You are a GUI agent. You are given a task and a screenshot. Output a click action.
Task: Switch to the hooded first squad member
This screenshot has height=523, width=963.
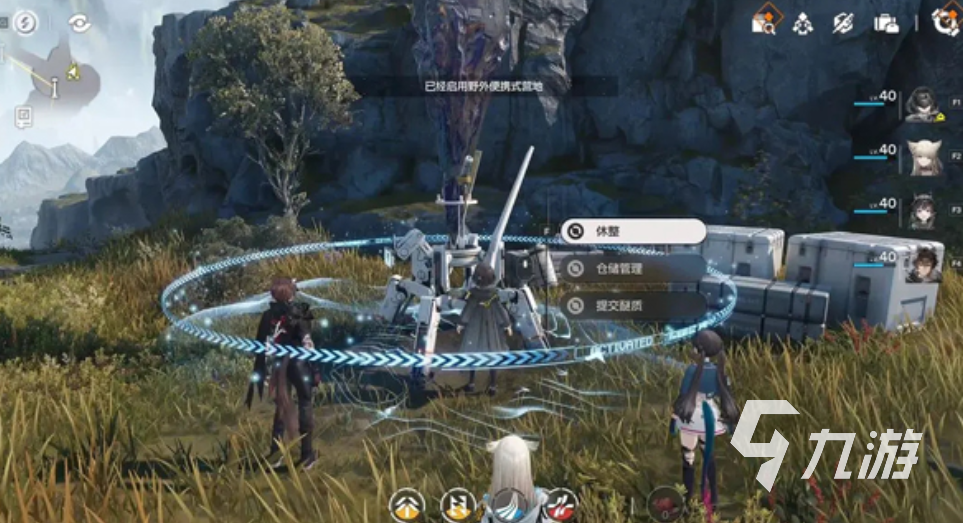click(923, 104)
